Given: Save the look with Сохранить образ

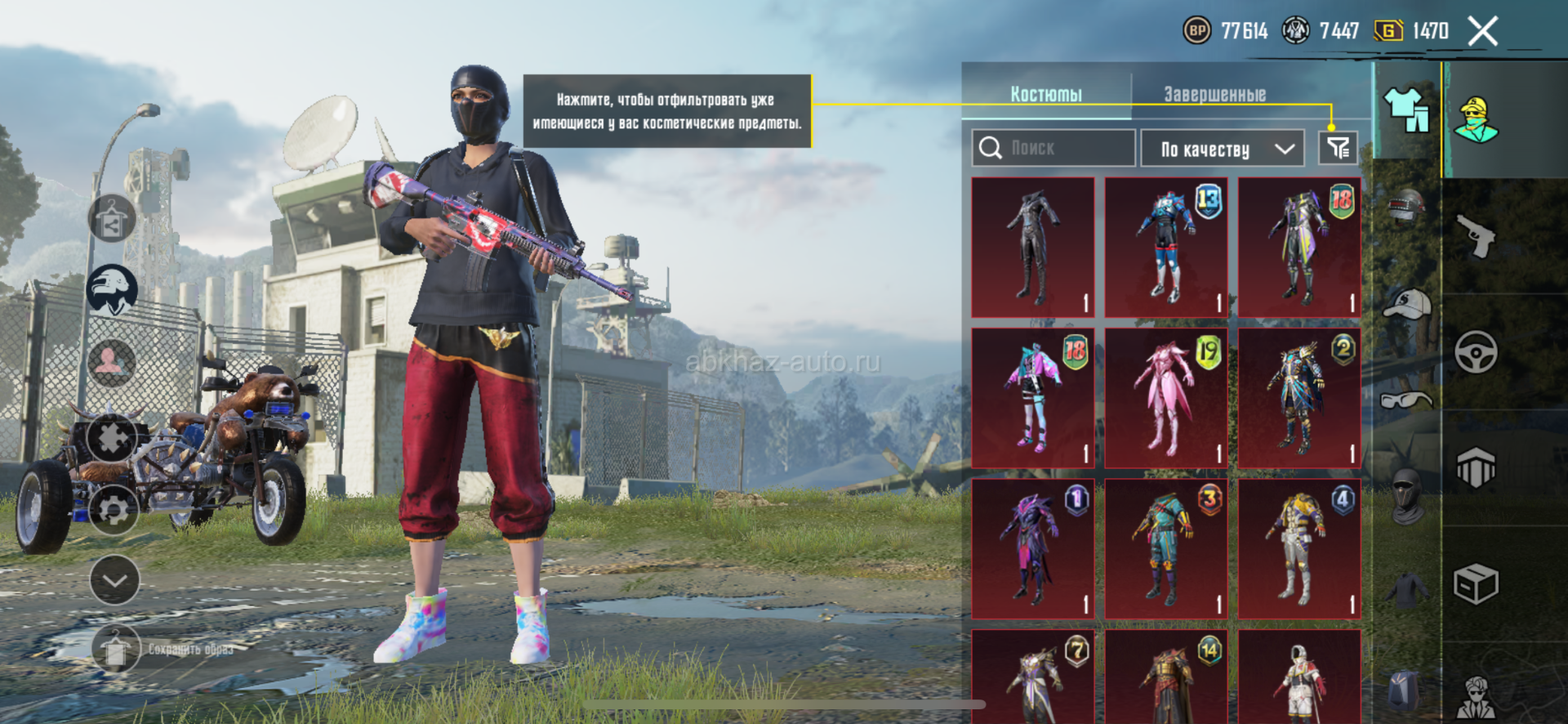Looking at the screenshot, I should tap(163, 649).
